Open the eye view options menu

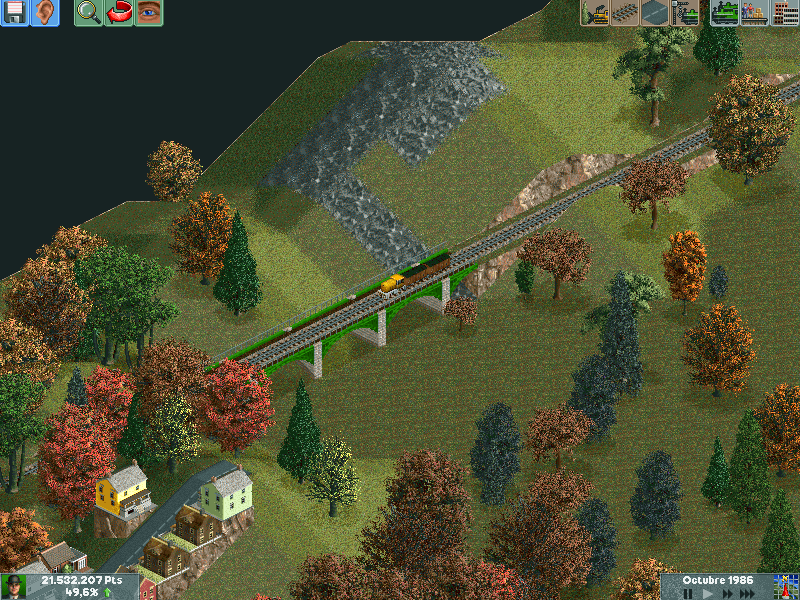point(149,13)
